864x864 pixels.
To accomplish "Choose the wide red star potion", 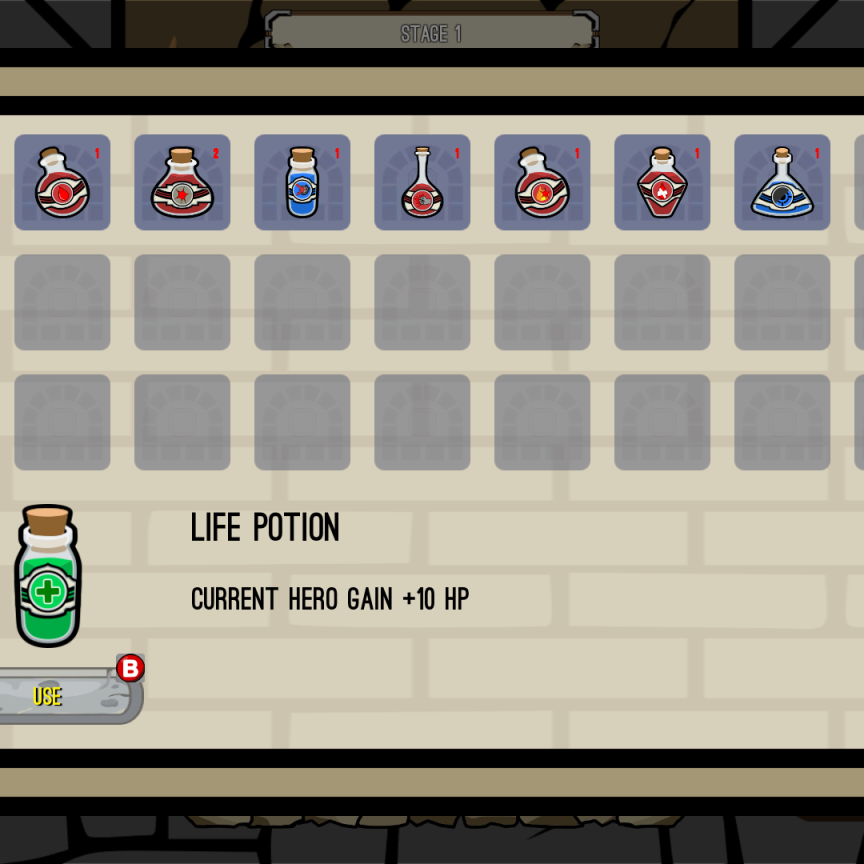I will coord(182,183).
